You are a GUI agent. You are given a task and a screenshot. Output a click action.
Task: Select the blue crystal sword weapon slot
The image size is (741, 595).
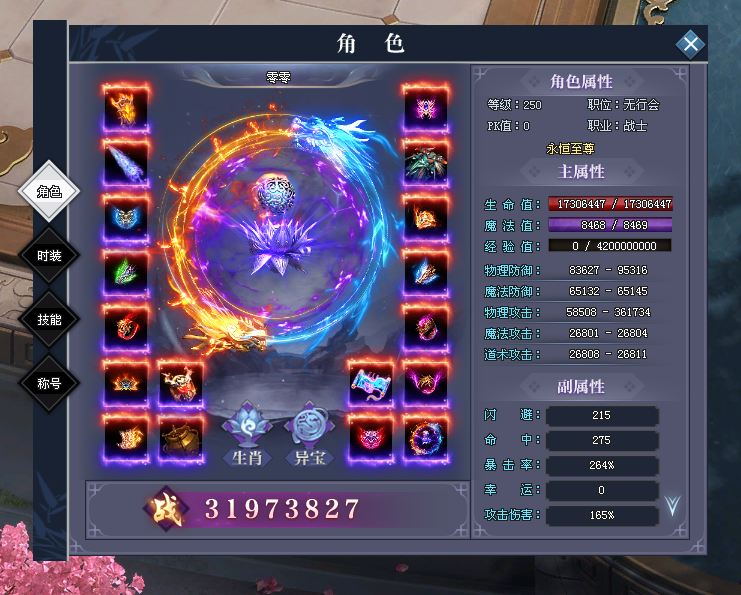126,162
